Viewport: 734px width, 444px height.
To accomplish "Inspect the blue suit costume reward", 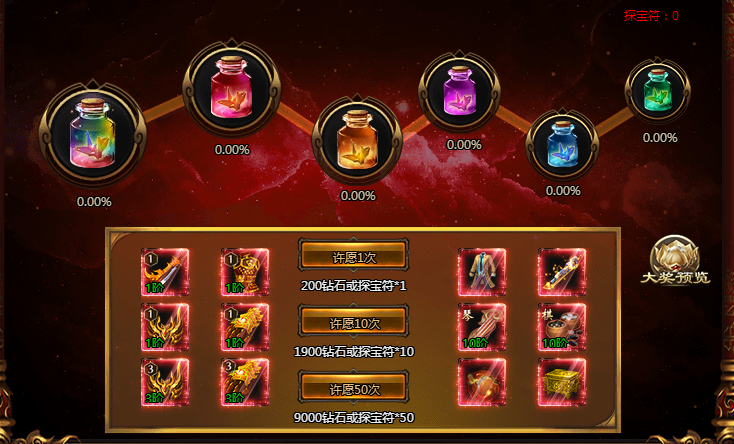I will point(482,272).
